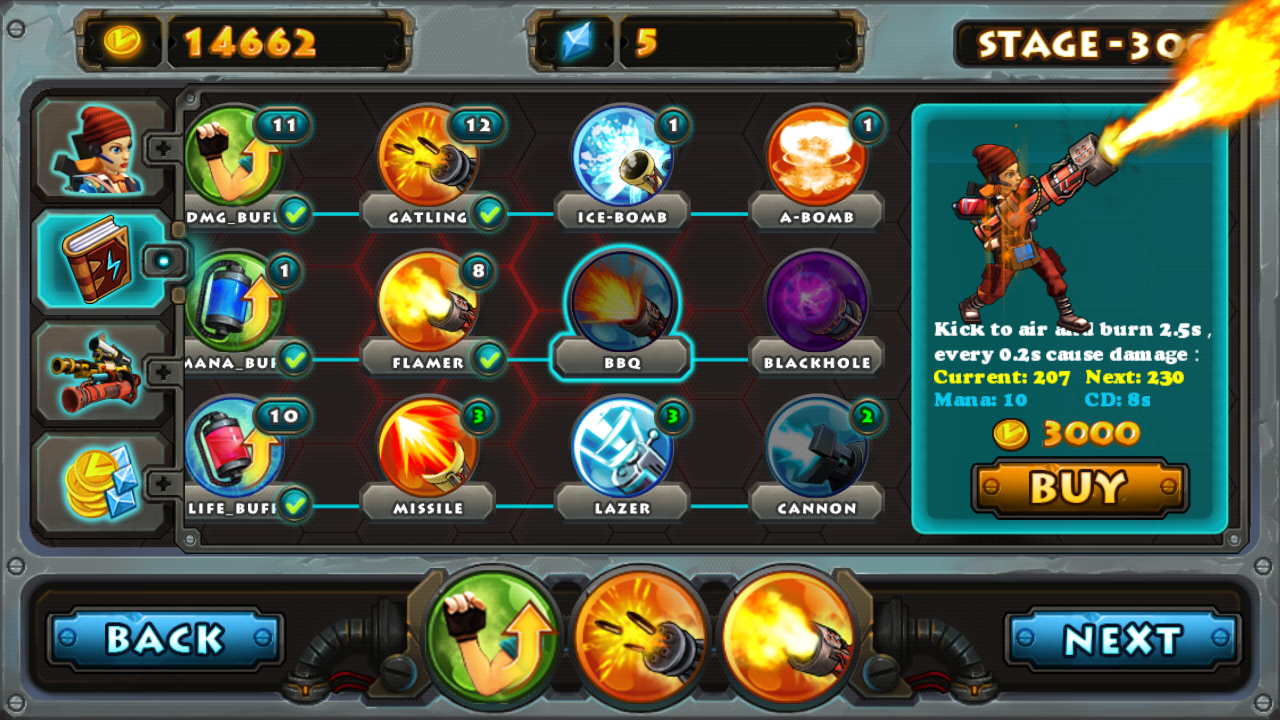Pick the Missile skill

coord(428,447)
